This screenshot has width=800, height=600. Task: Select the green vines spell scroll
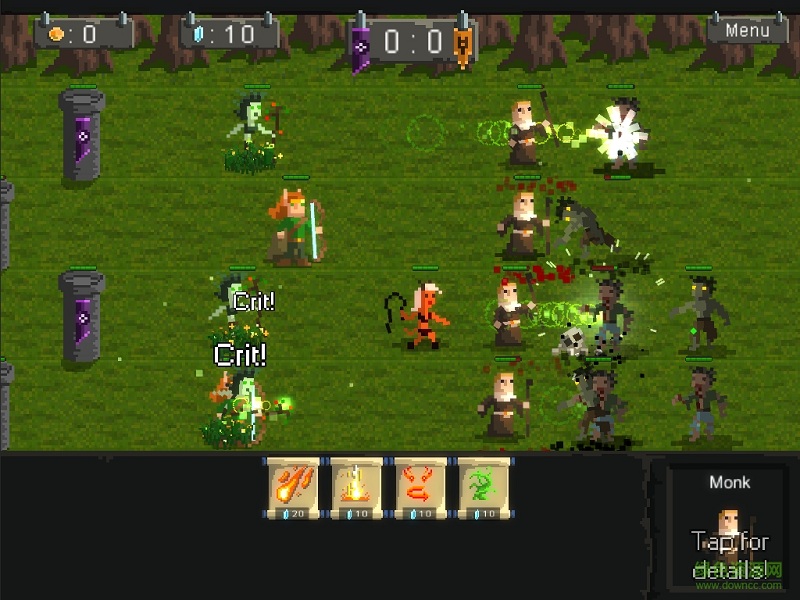pyautogui.click(x=483, y=487)
